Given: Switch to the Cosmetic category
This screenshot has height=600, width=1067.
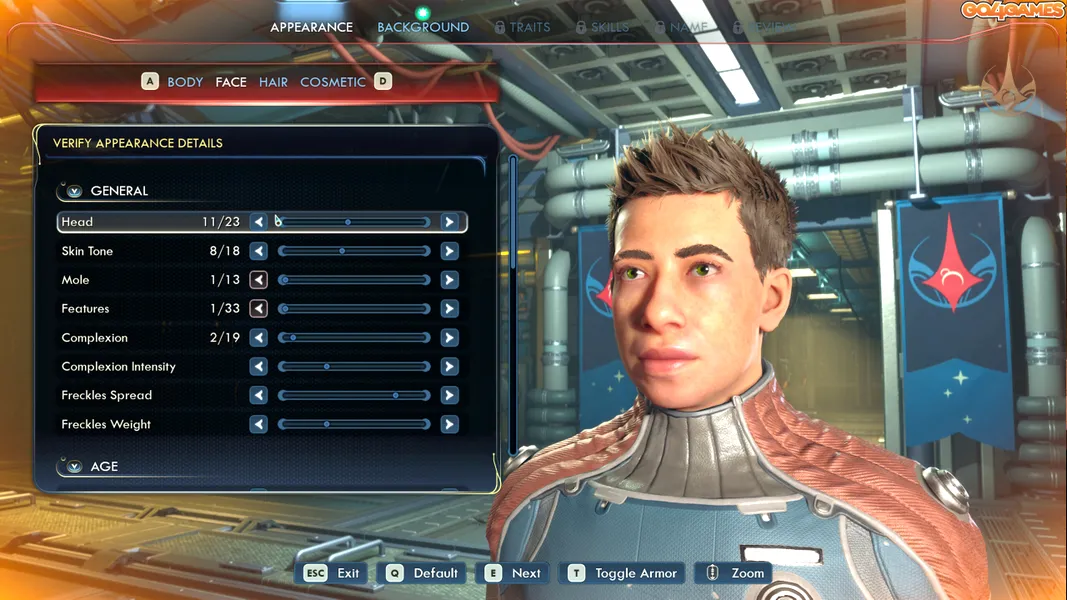Looking at the screenshot, I should click(333, 82).
